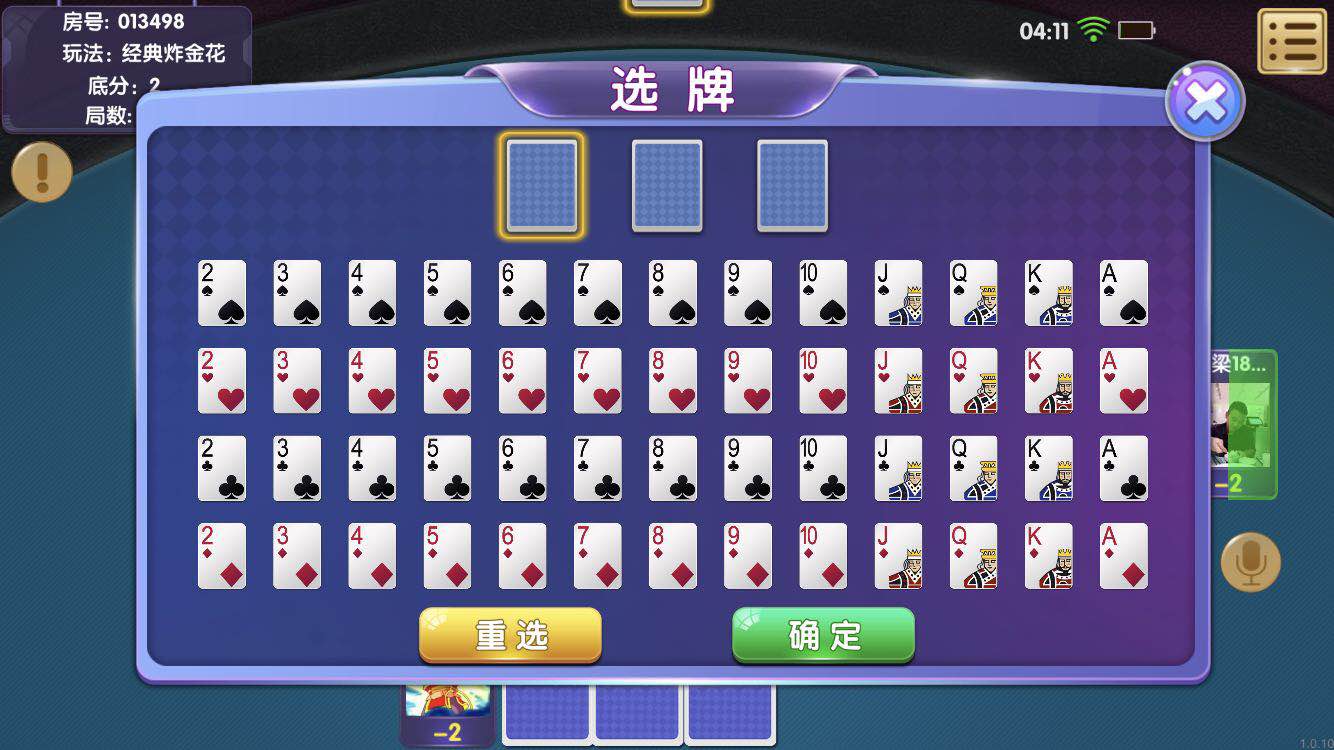Click the battery indicator icon
This screenshot has height=750, width=1334.
(x=1138, y=29)
